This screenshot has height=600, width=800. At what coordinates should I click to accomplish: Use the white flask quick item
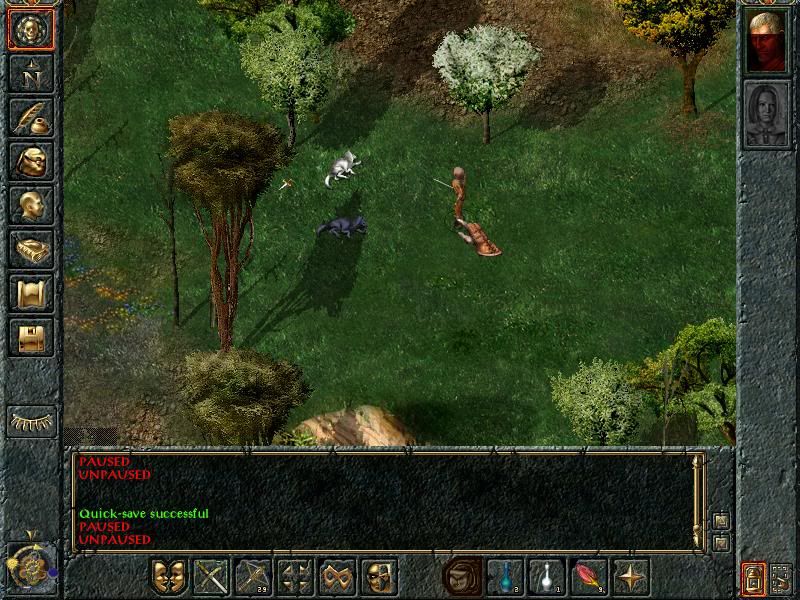click(x=547, y=577)
